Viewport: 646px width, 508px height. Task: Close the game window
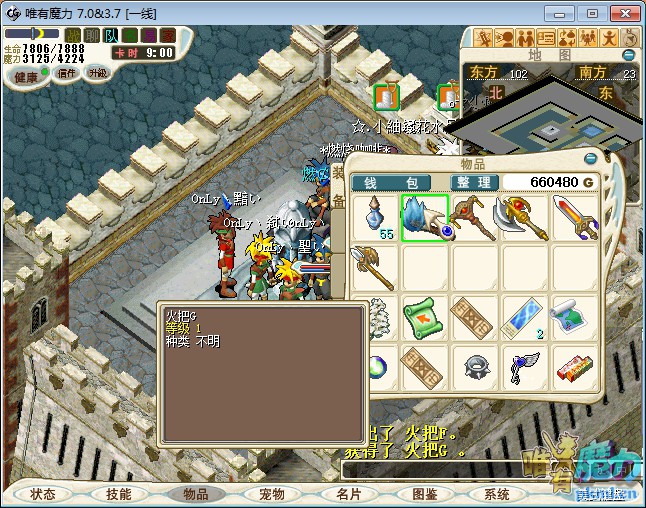tap(622, 13)
